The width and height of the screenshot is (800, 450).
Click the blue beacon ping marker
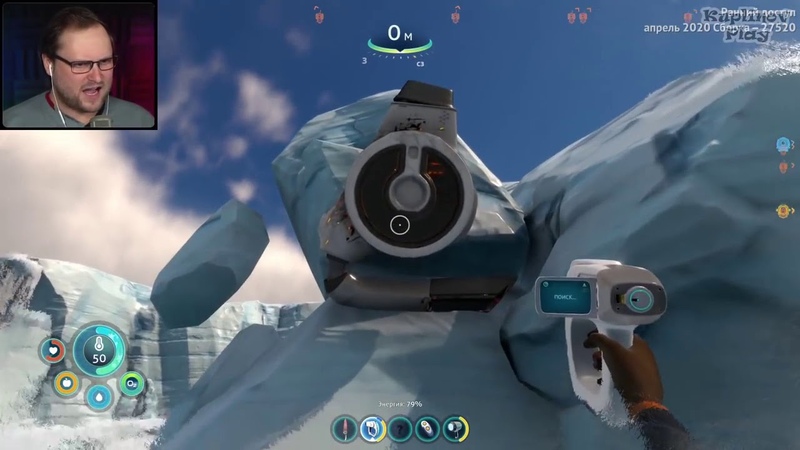pos(783,145)
